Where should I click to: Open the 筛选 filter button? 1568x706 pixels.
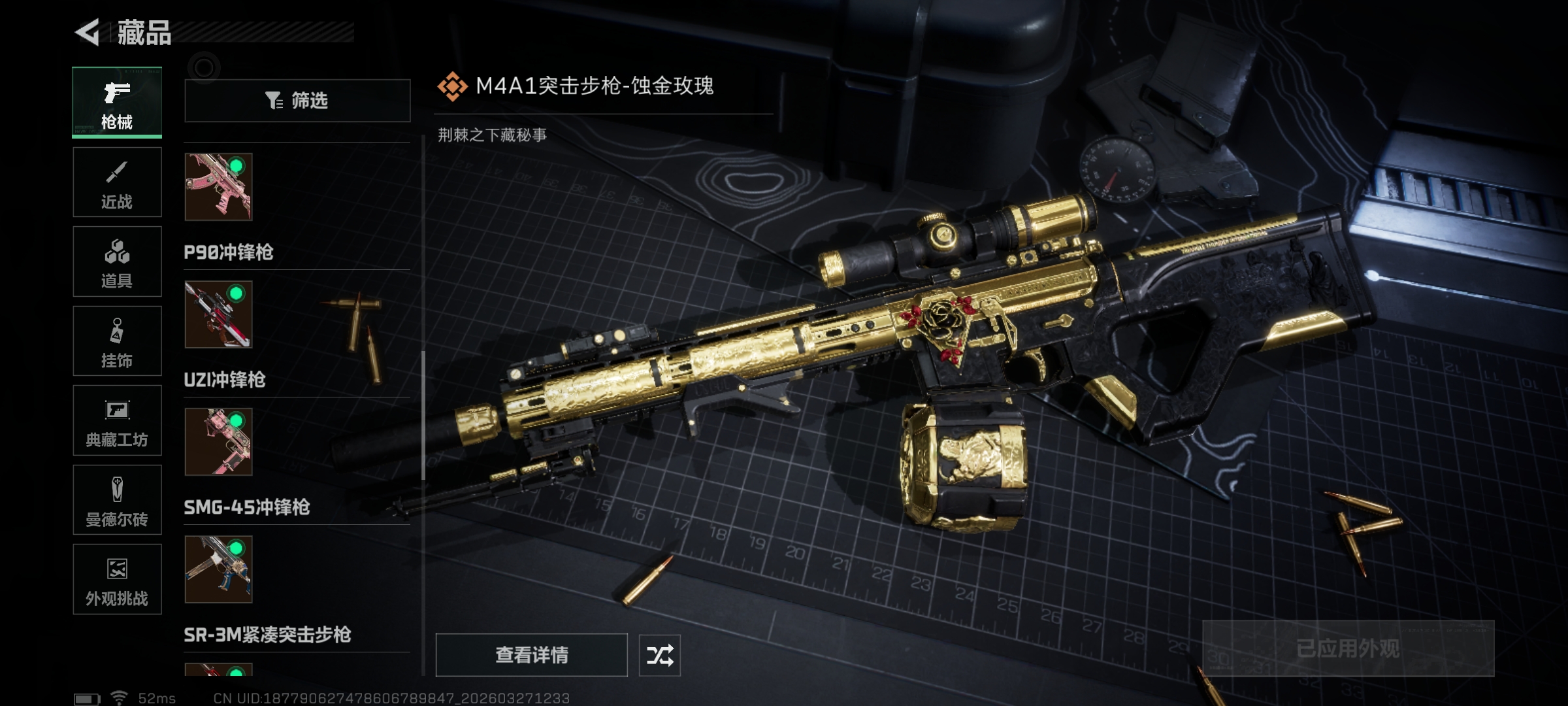pyautogui.click(x=297, y=101)
